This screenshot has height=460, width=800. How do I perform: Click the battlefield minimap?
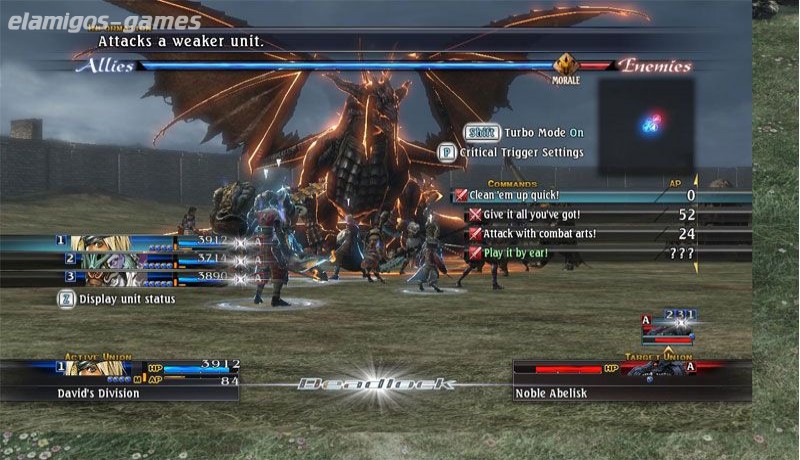pos(645,126)
